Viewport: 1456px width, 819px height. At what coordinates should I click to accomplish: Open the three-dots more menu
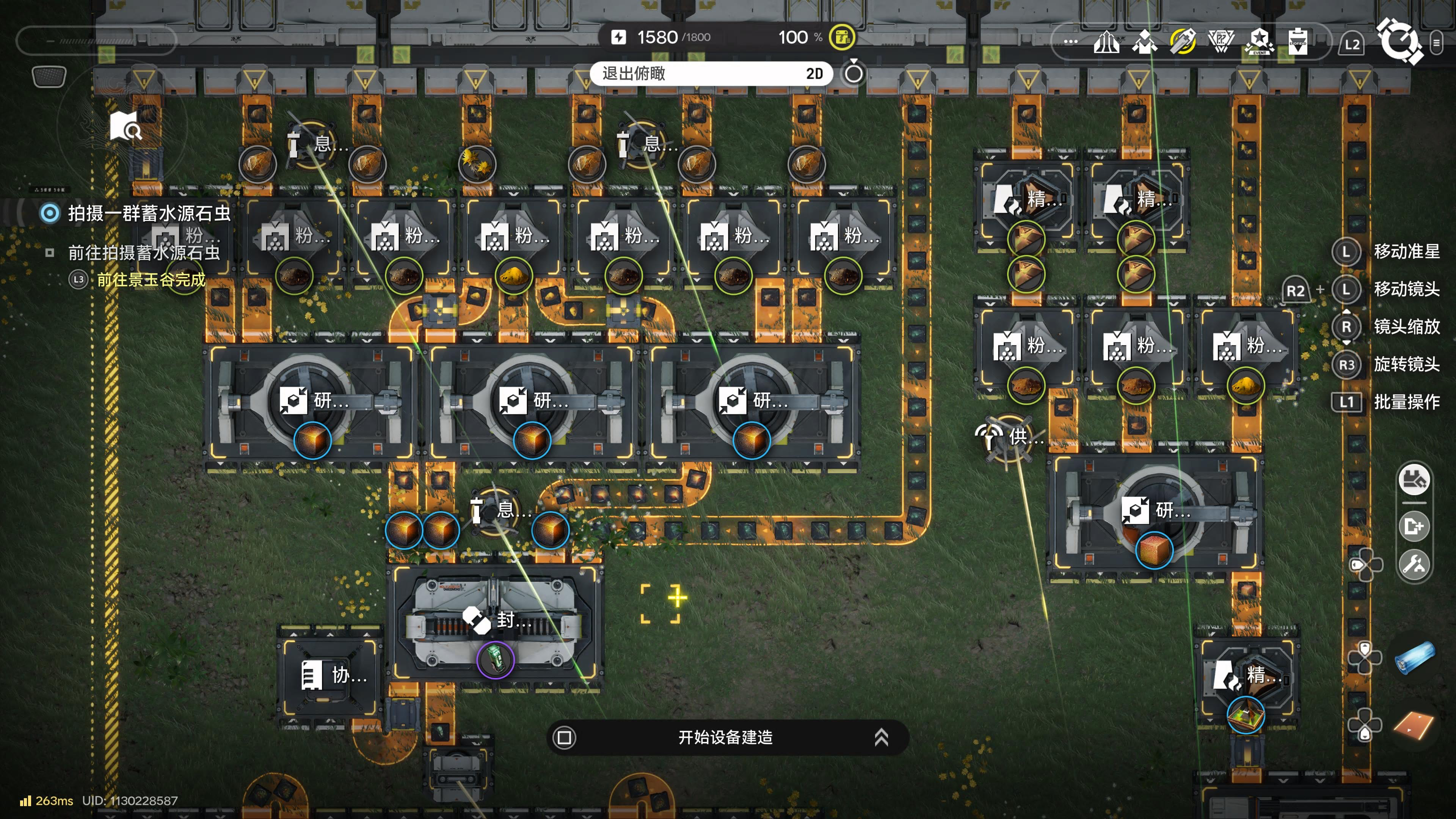click(x=1070, y=42)
